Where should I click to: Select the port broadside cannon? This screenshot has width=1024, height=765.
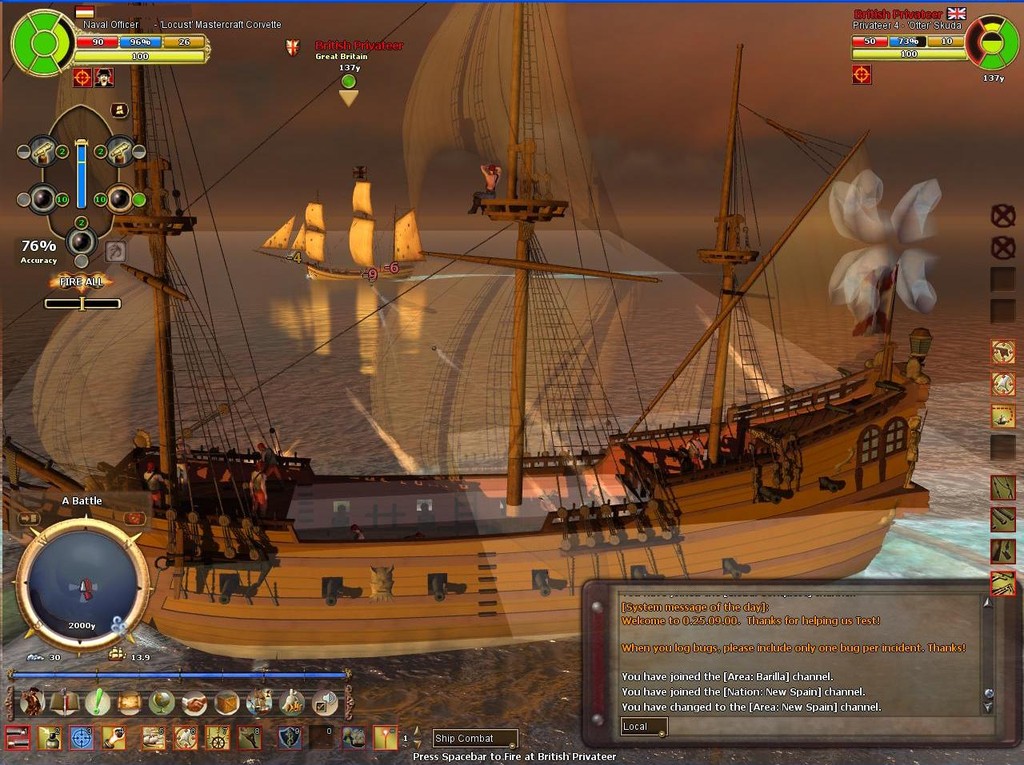tap(42, 199)
